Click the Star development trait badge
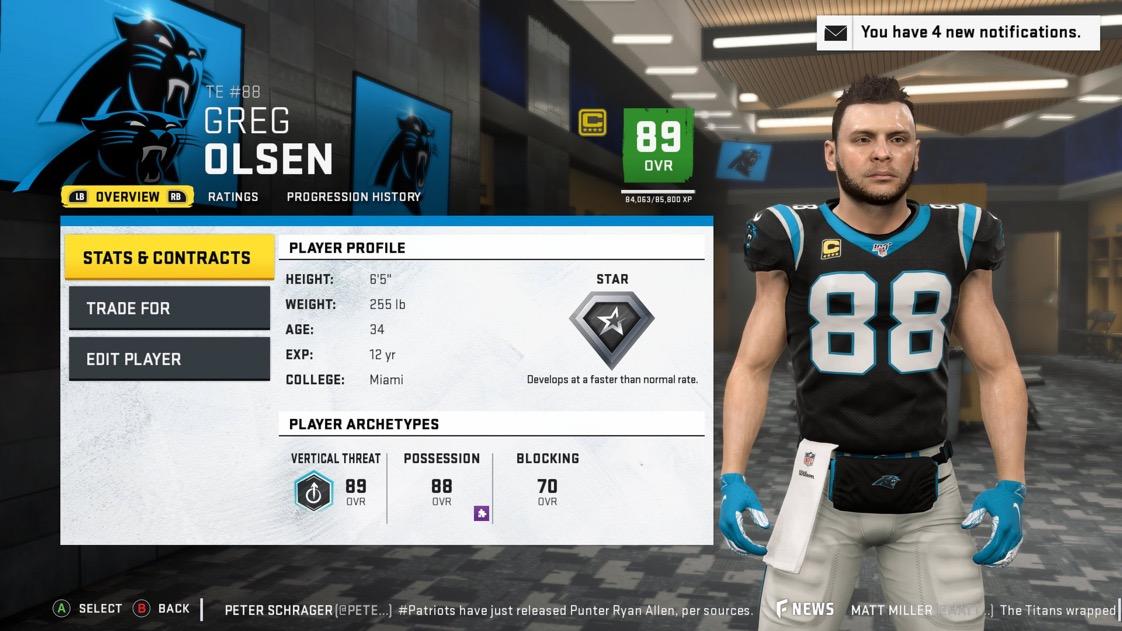 click(612, 324)
